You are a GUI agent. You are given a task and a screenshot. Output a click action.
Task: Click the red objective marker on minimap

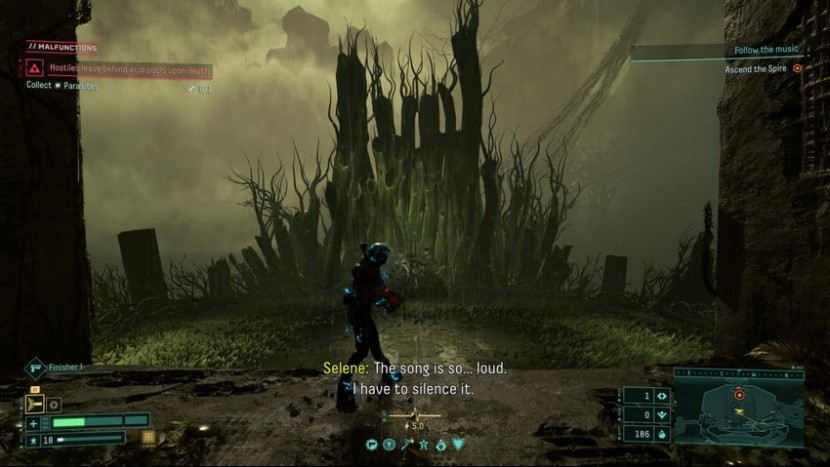(740, 395)
